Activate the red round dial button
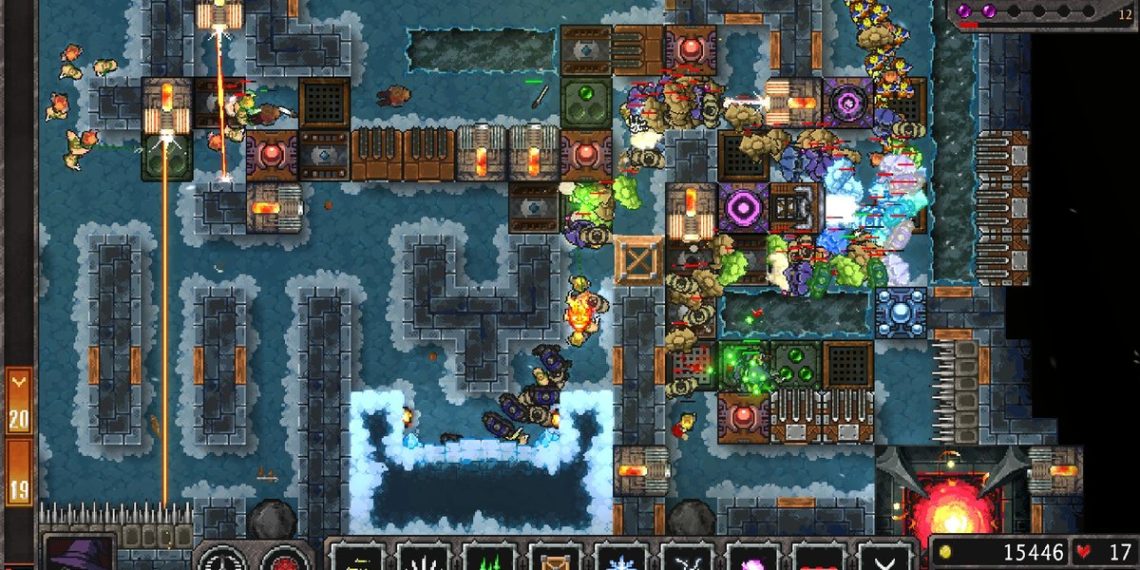Image resolution: width=1140 pixels, height=570 pixels. (287, 556)
